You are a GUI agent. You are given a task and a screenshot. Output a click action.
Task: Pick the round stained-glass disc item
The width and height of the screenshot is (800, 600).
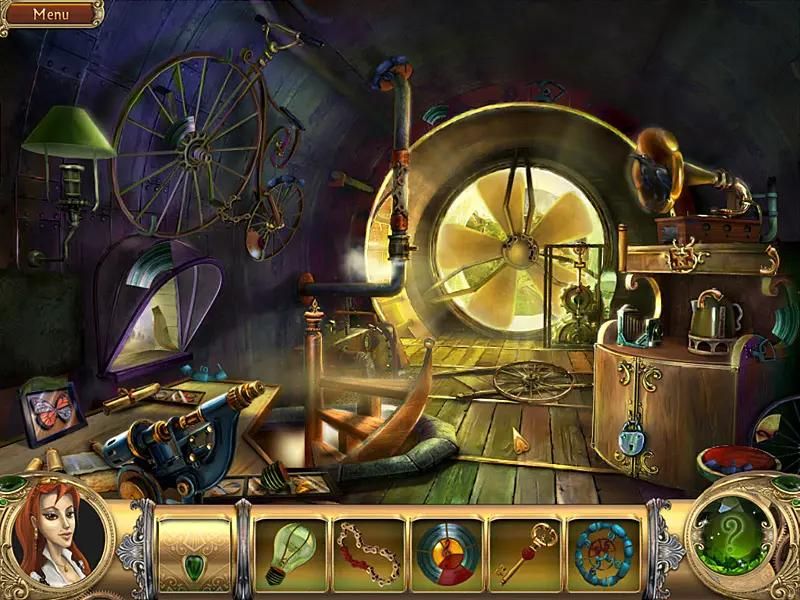coord(447,553)
